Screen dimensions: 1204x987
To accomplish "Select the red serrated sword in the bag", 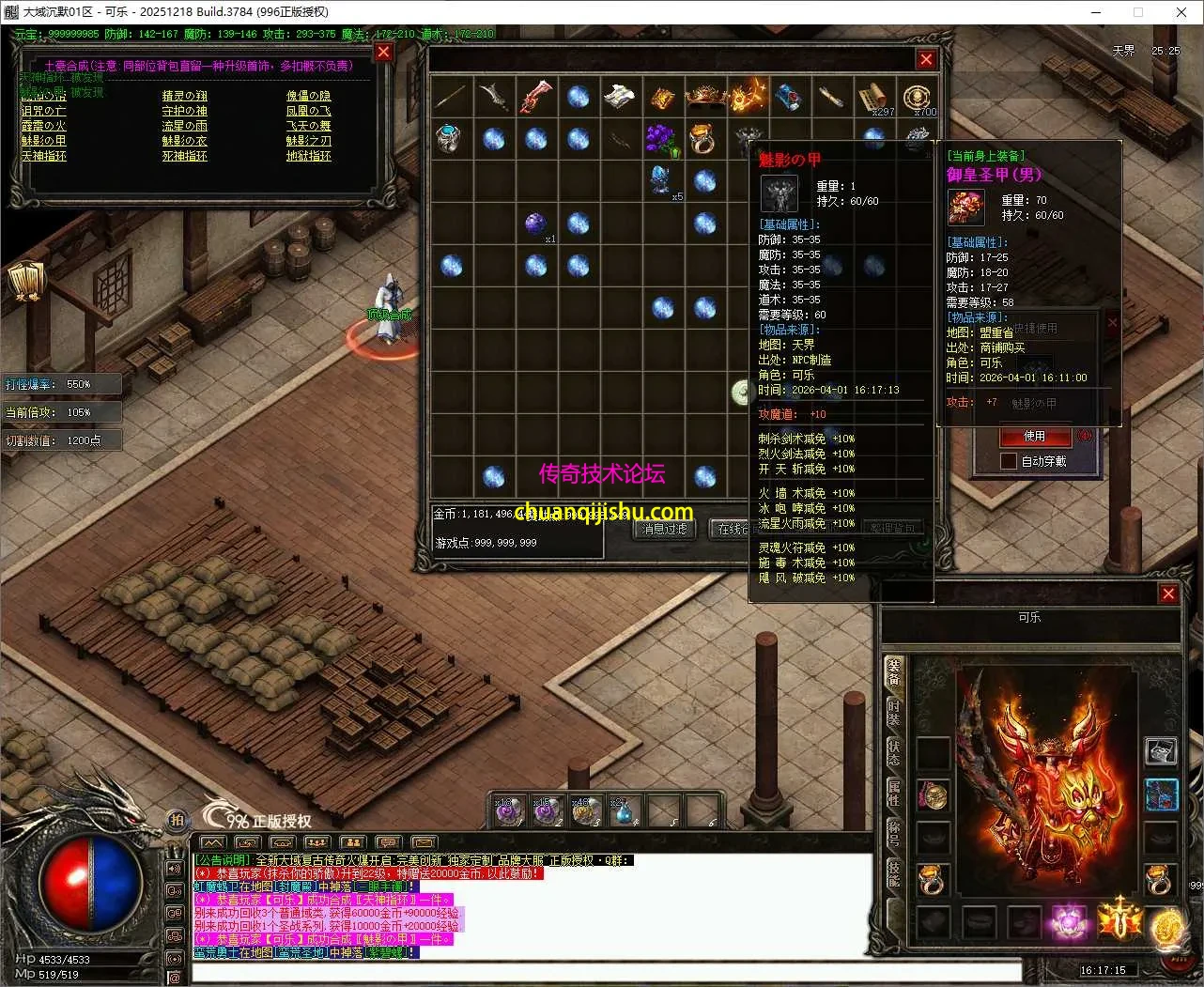I will (535, 97).
